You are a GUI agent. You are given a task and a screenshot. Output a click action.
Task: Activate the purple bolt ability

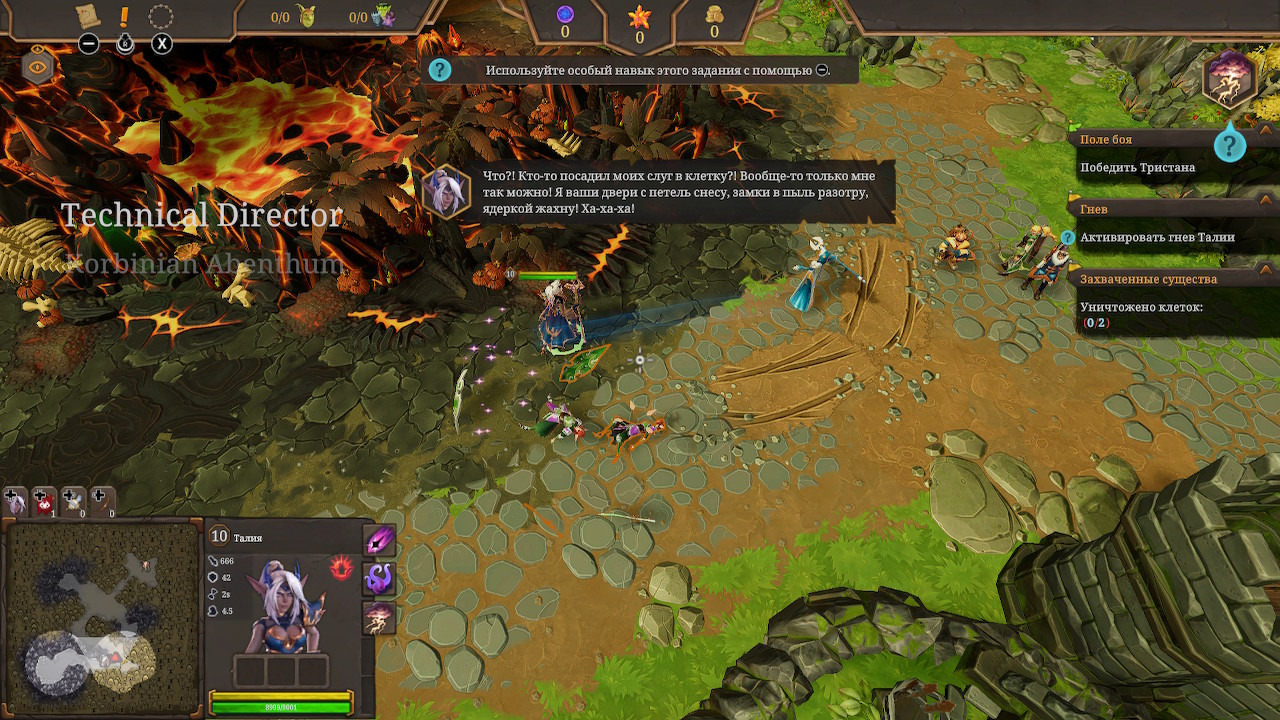pos(380,541)
